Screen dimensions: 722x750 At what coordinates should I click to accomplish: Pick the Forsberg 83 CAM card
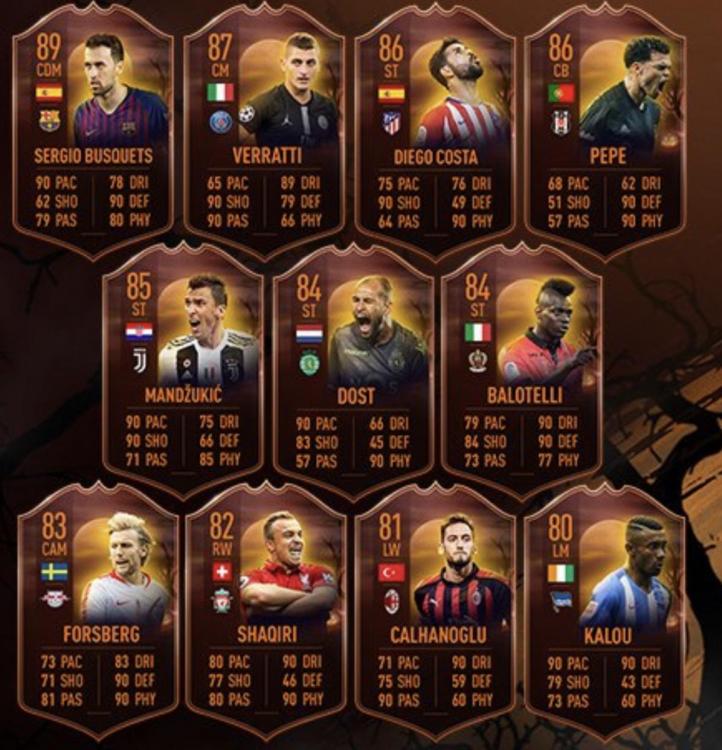click(x=99, y=610)
